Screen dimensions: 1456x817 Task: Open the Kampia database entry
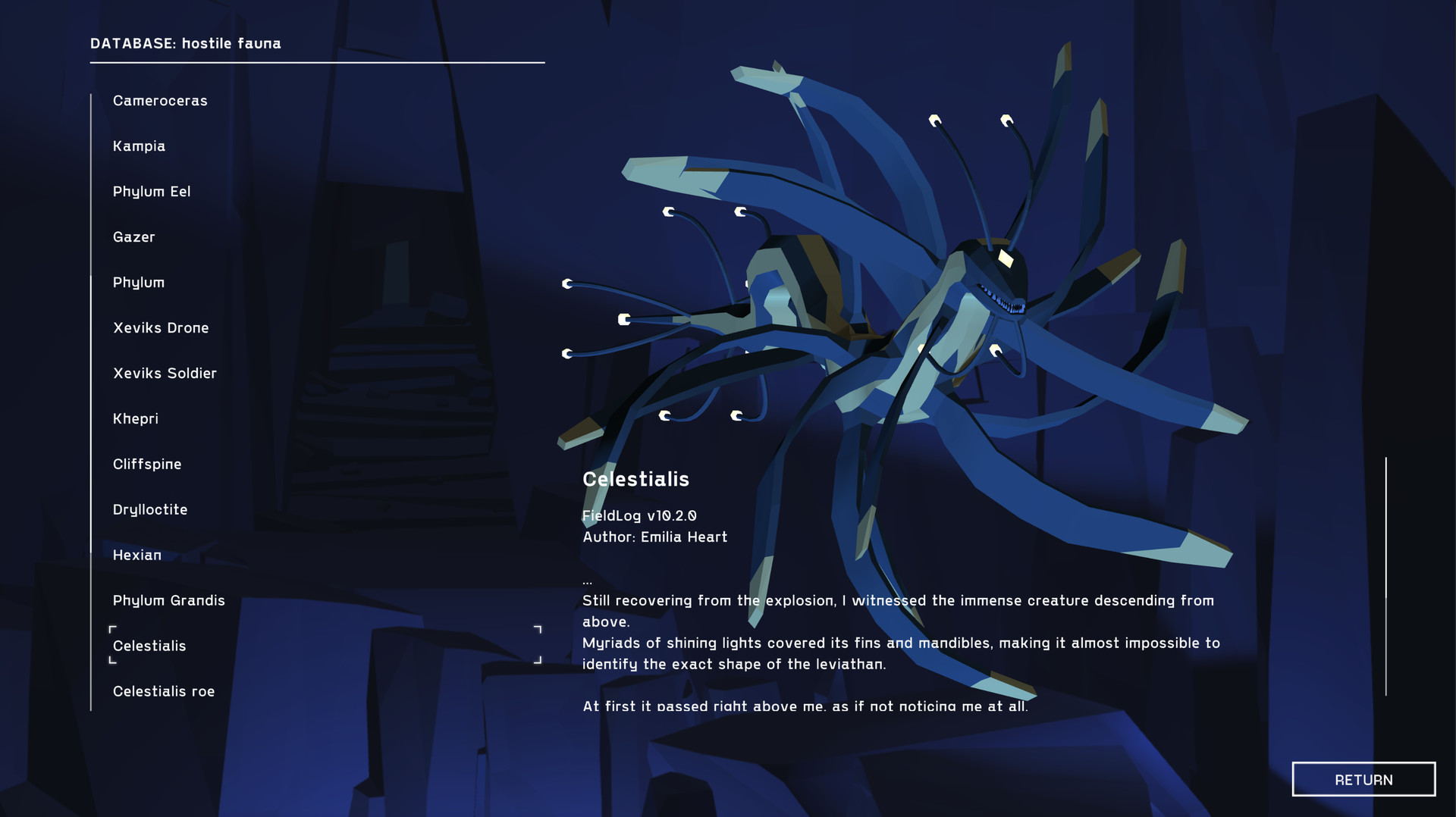coord(140,146)
